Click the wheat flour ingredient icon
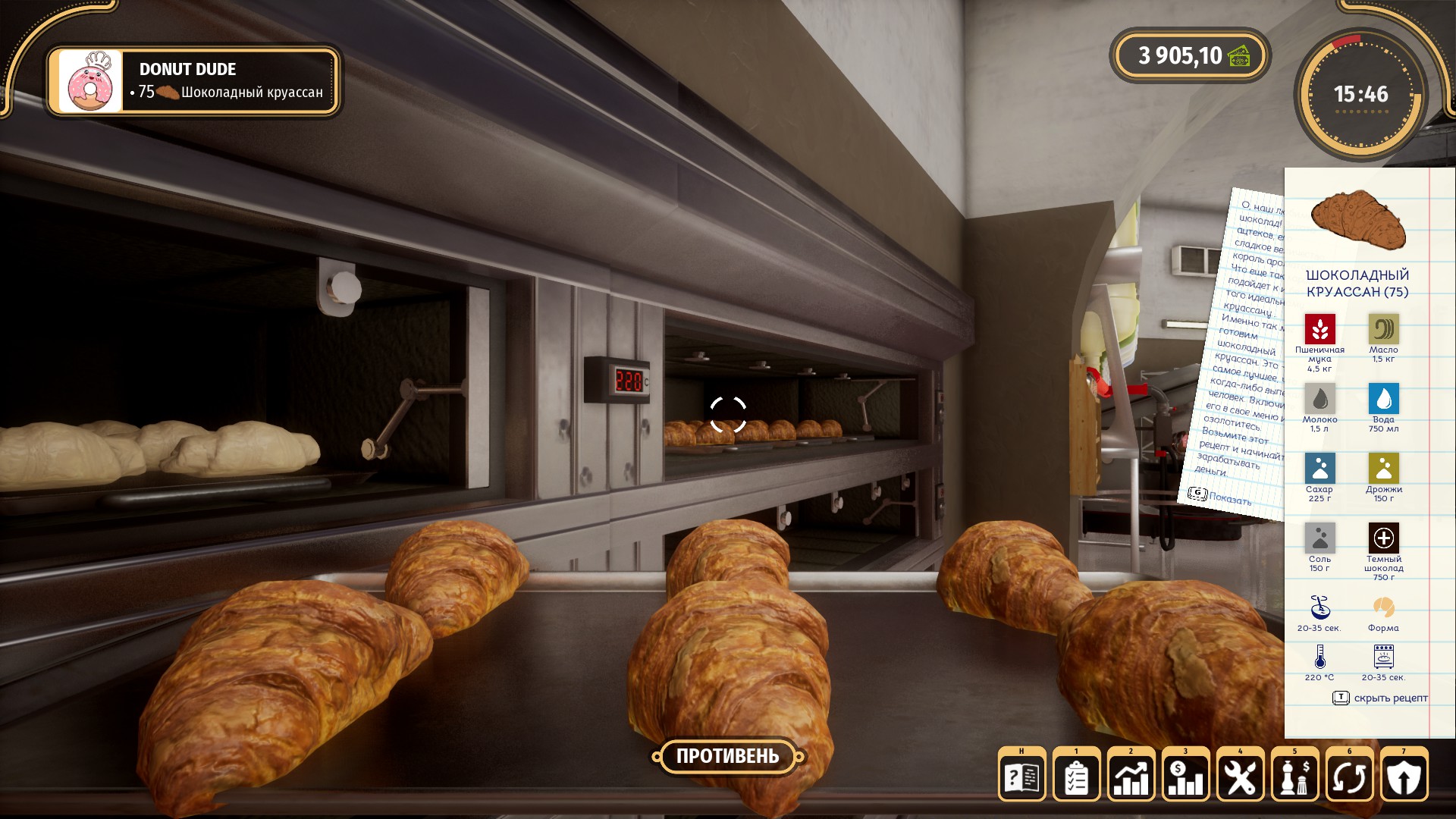This screenshot has height=819, width=1456. click(1319, 329)
